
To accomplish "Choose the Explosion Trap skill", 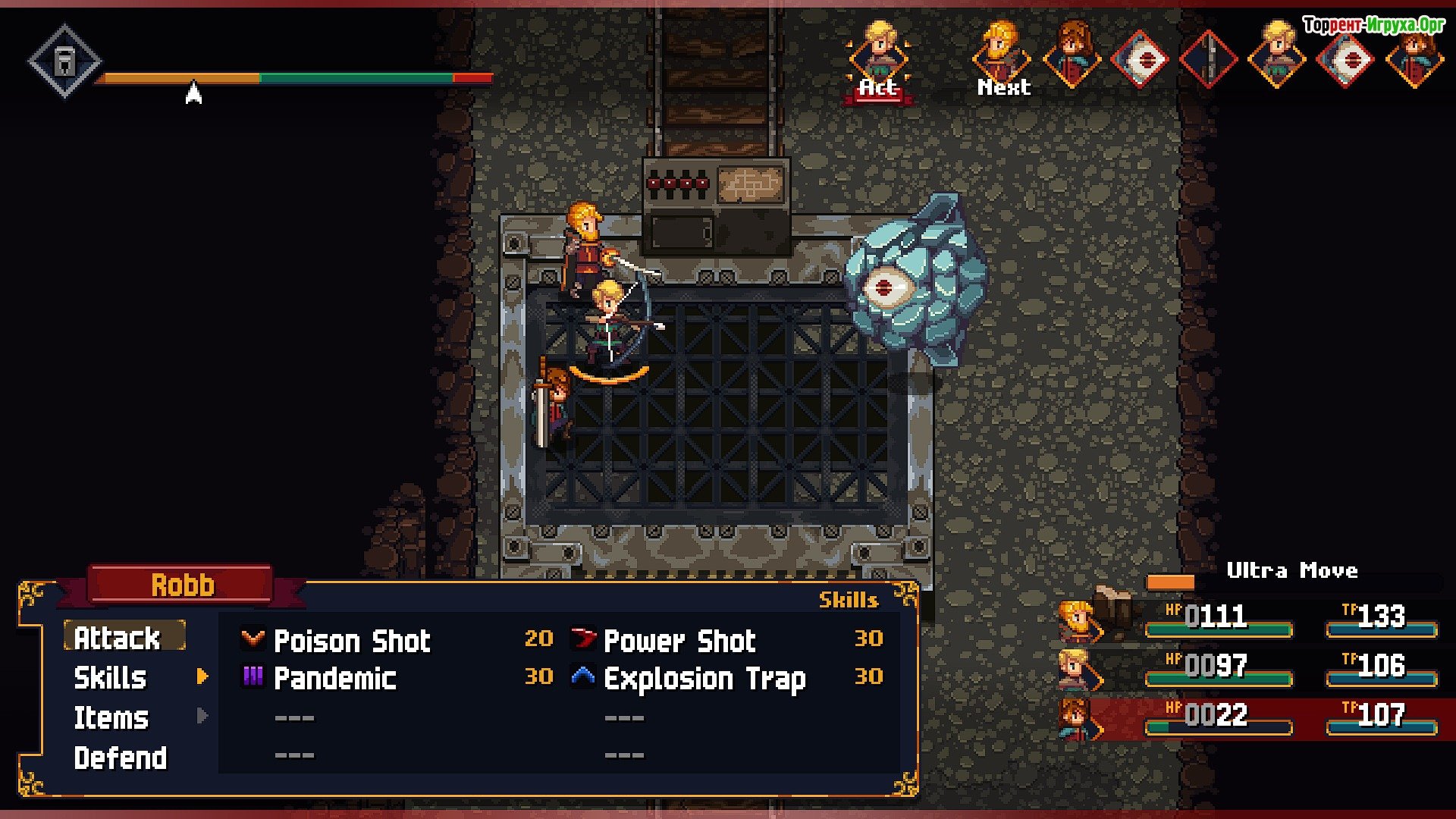I will pyautogui.click(x=704, y=679).
